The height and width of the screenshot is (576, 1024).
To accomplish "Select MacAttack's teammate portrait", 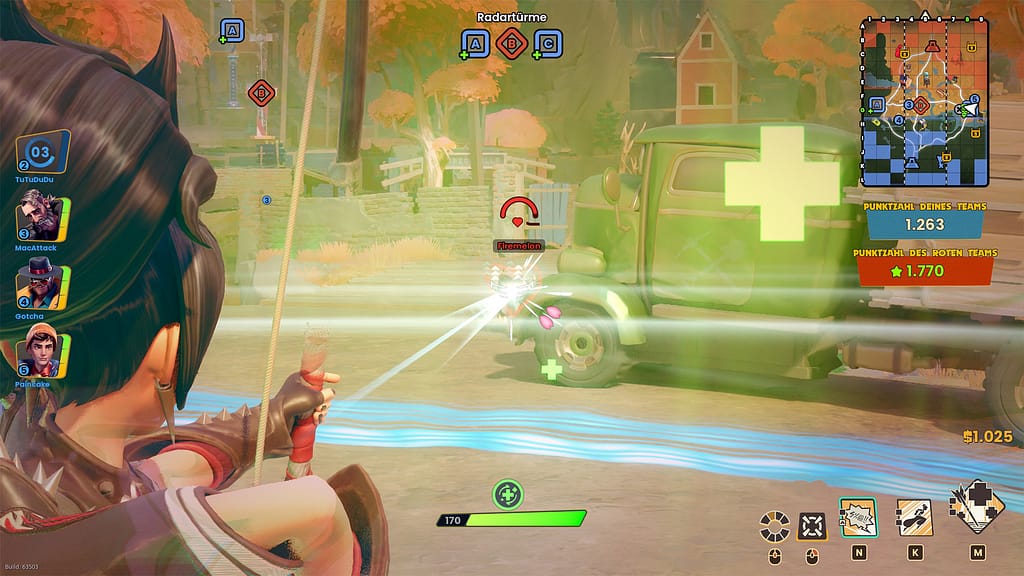I will pyautogui.click(x=40, y=214).
